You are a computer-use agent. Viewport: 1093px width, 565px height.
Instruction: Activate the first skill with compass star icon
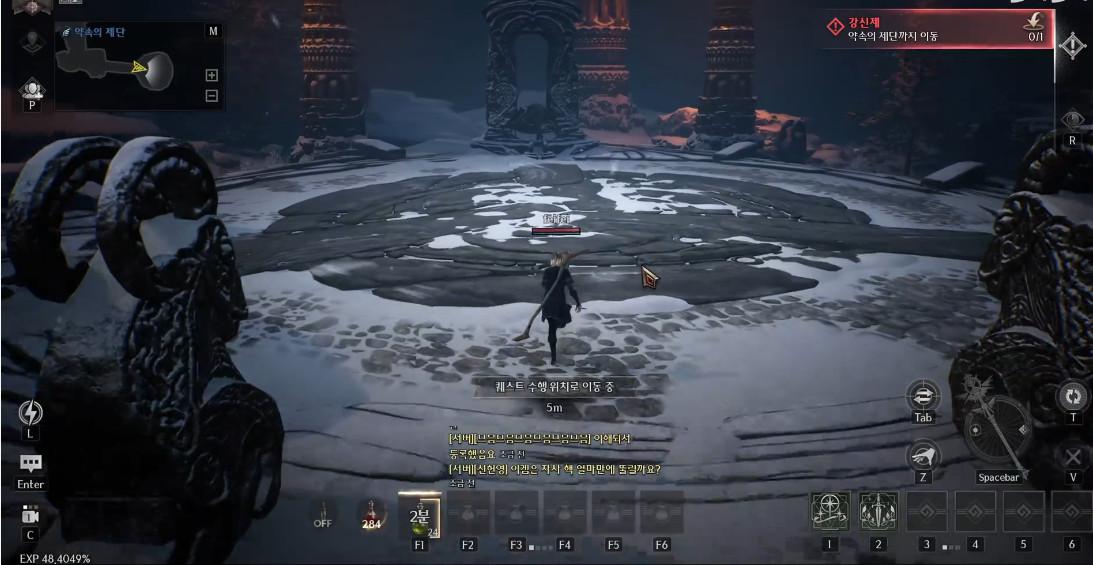point(829,512)
